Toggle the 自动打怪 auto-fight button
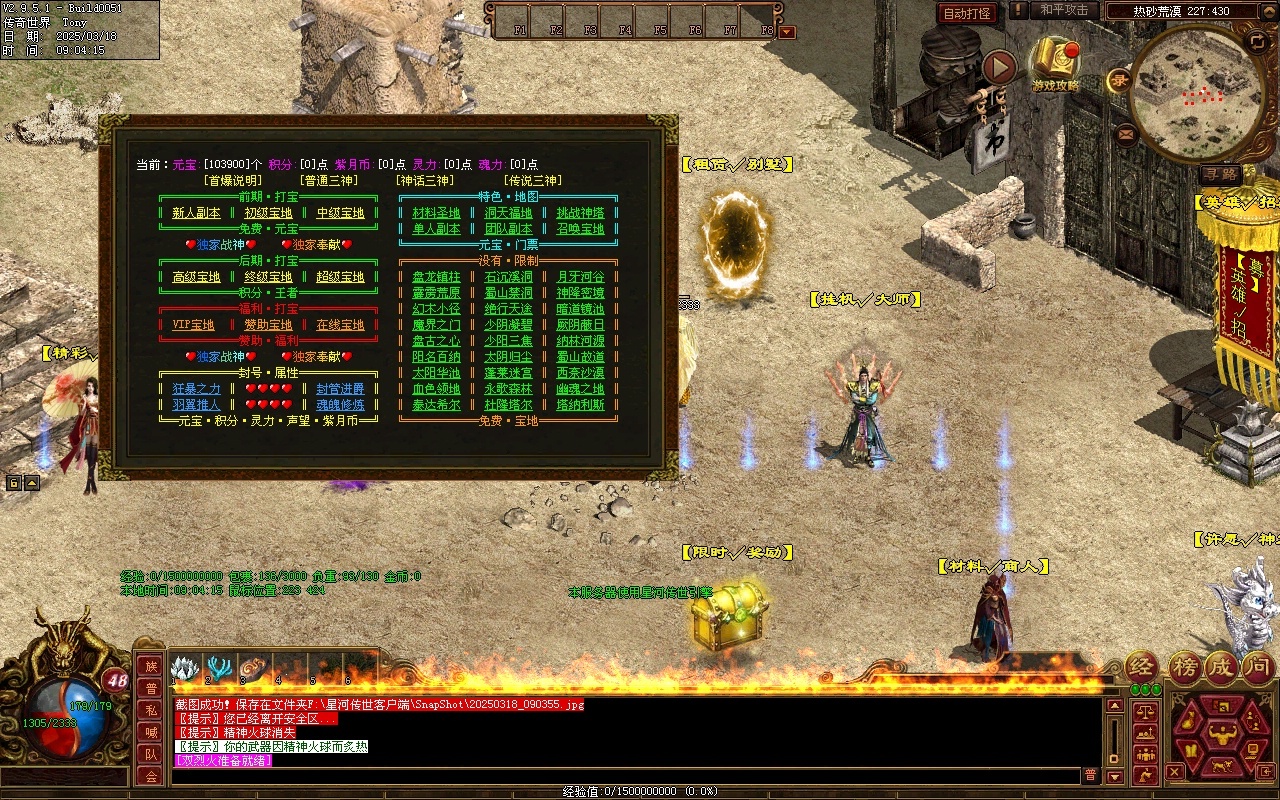 click(x=967, y=13)
